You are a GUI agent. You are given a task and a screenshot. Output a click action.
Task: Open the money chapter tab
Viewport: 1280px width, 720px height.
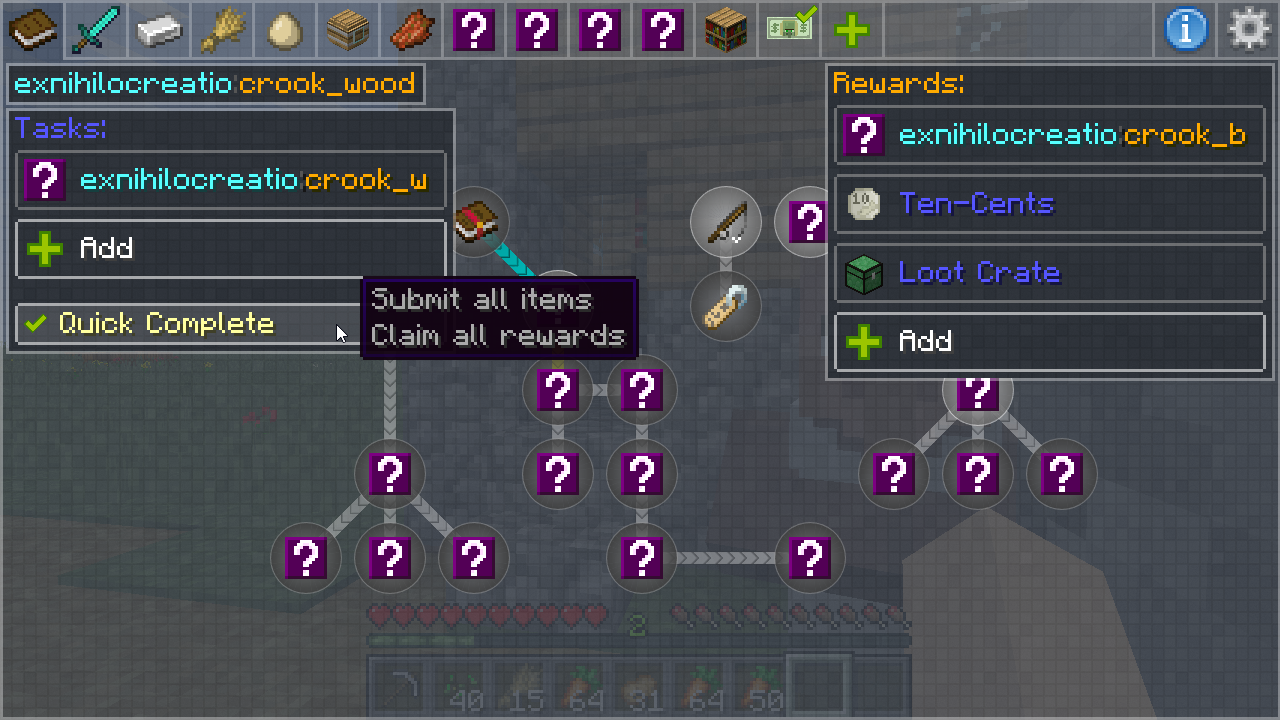click(790, 29)
